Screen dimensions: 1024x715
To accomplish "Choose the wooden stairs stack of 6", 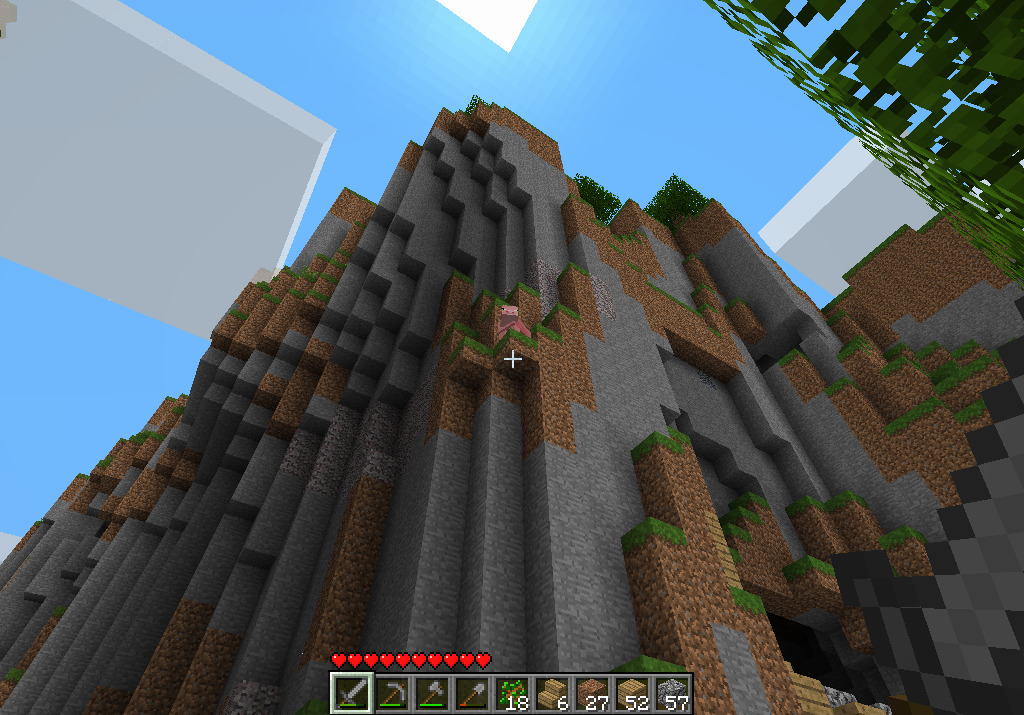I will (552, 693).
